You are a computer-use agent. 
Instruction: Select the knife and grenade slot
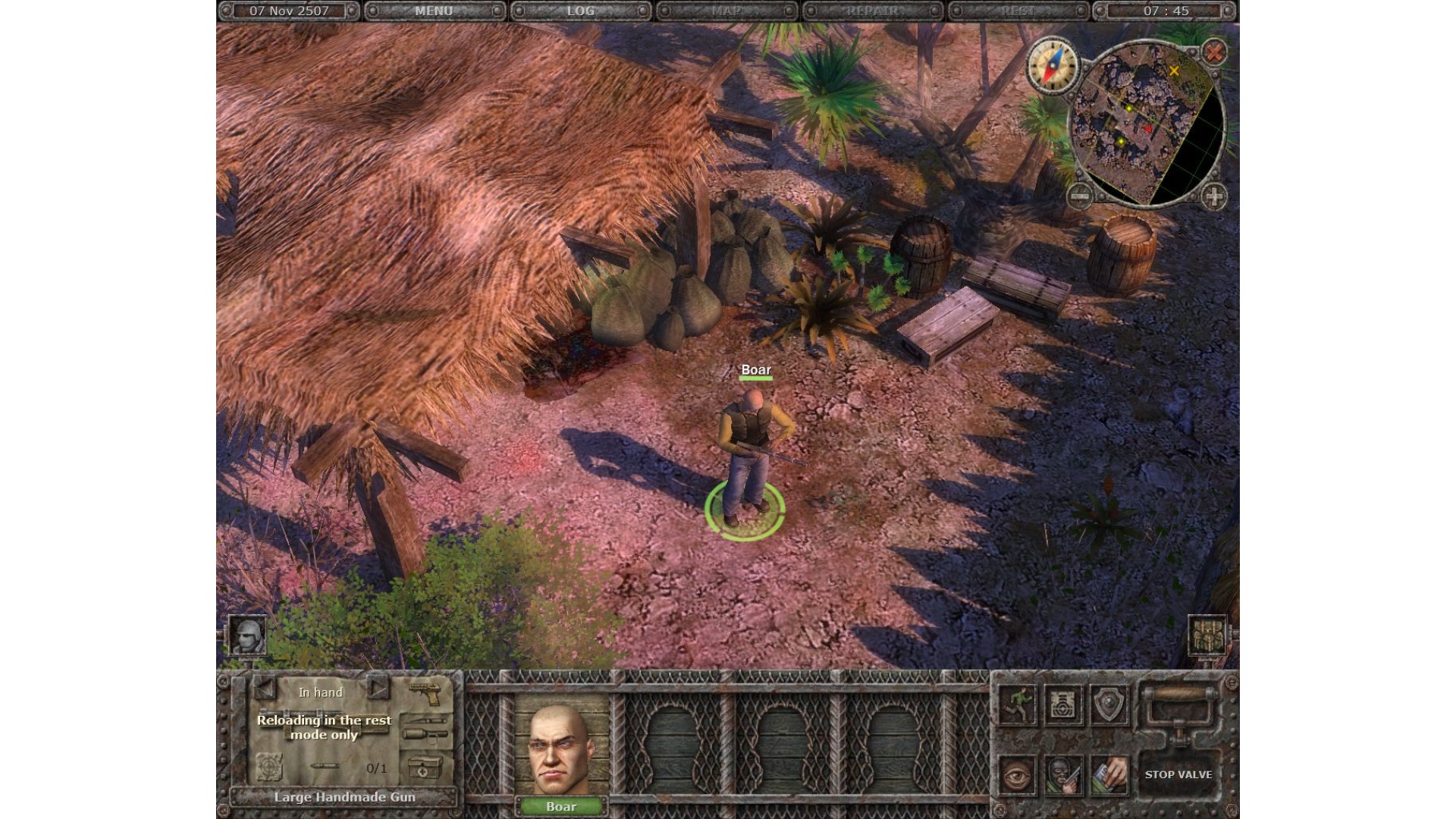click(425, 728)
